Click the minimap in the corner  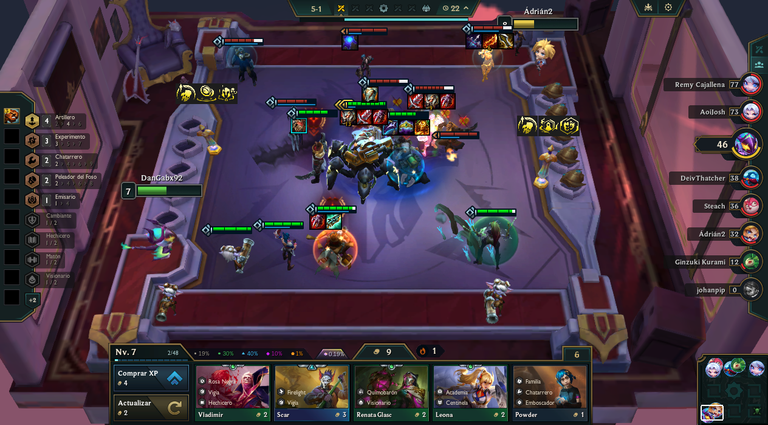click(732, 390)
